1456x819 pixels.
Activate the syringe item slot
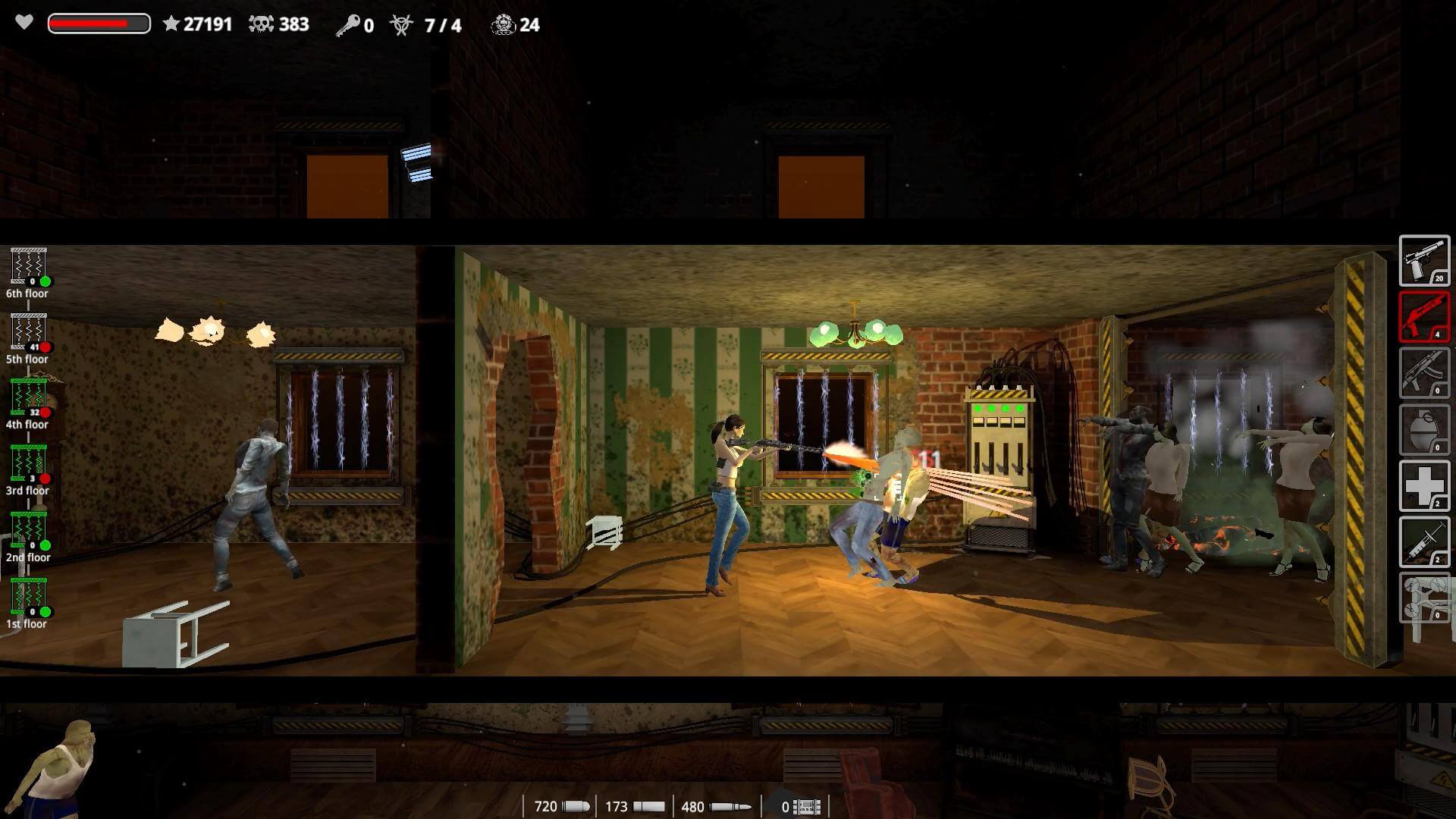[x=1423, y=541]
